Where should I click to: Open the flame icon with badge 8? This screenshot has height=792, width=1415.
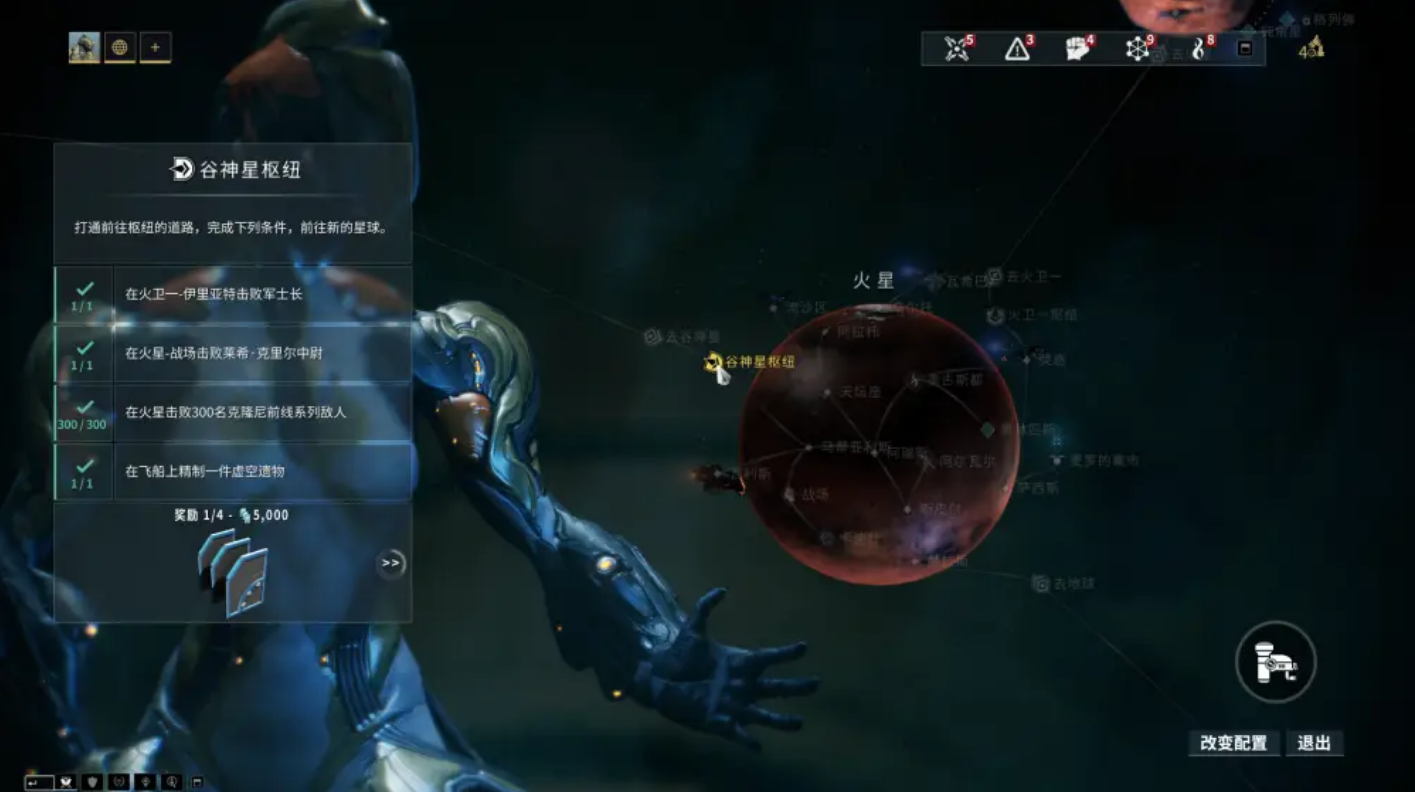point(1199,48)
